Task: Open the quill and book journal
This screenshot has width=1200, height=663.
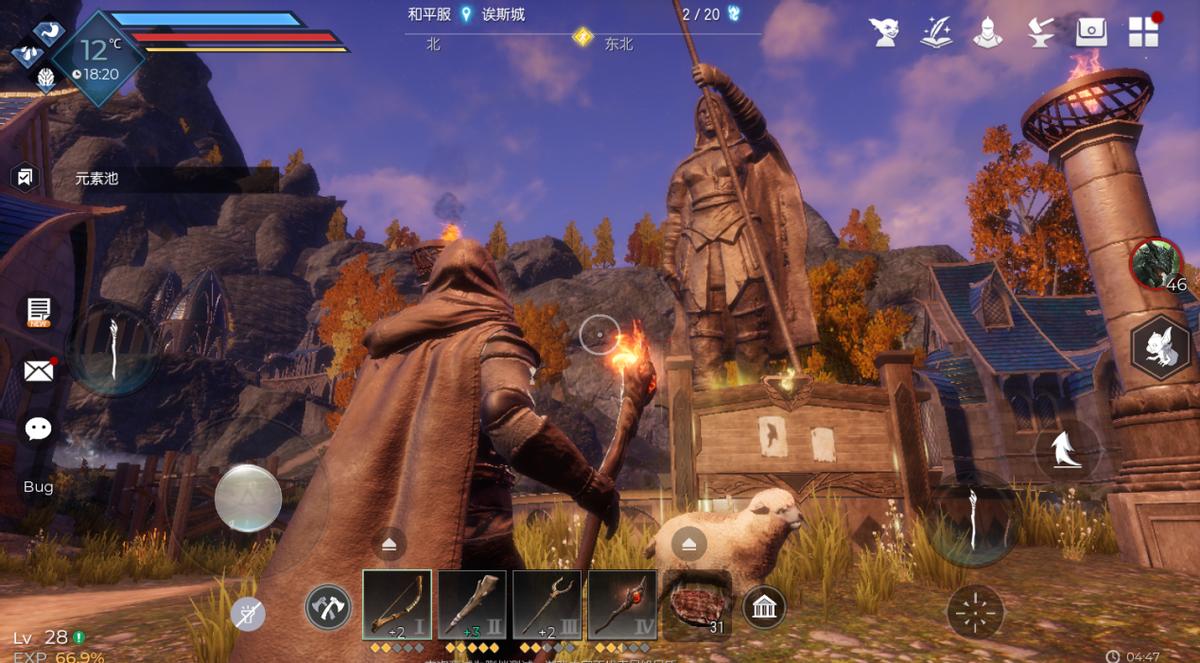Action: (936, 31)
